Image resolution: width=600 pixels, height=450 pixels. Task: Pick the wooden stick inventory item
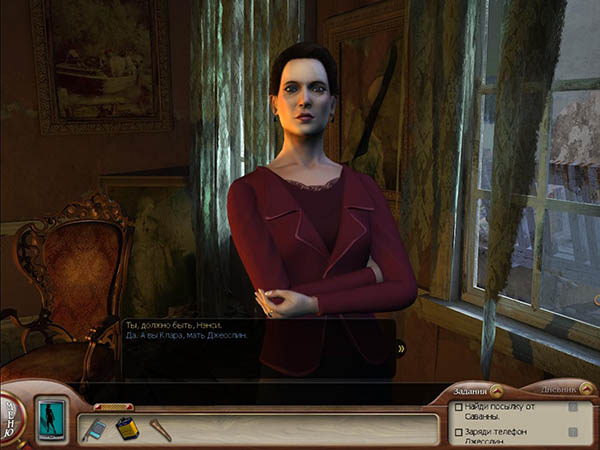click(x=159, y=429)
